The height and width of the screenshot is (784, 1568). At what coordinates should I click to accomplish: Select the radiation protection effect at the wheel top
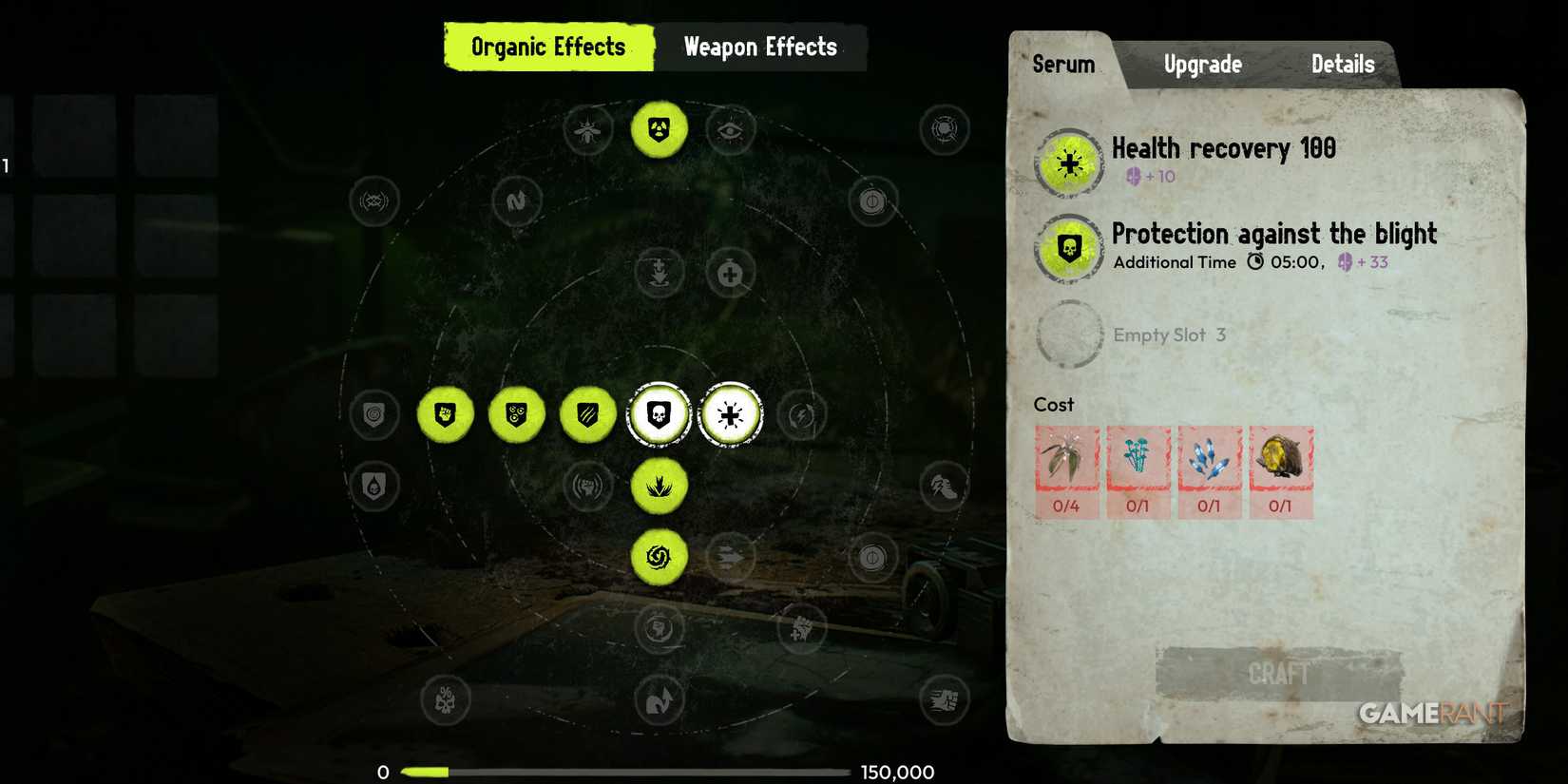pos(660,130)
